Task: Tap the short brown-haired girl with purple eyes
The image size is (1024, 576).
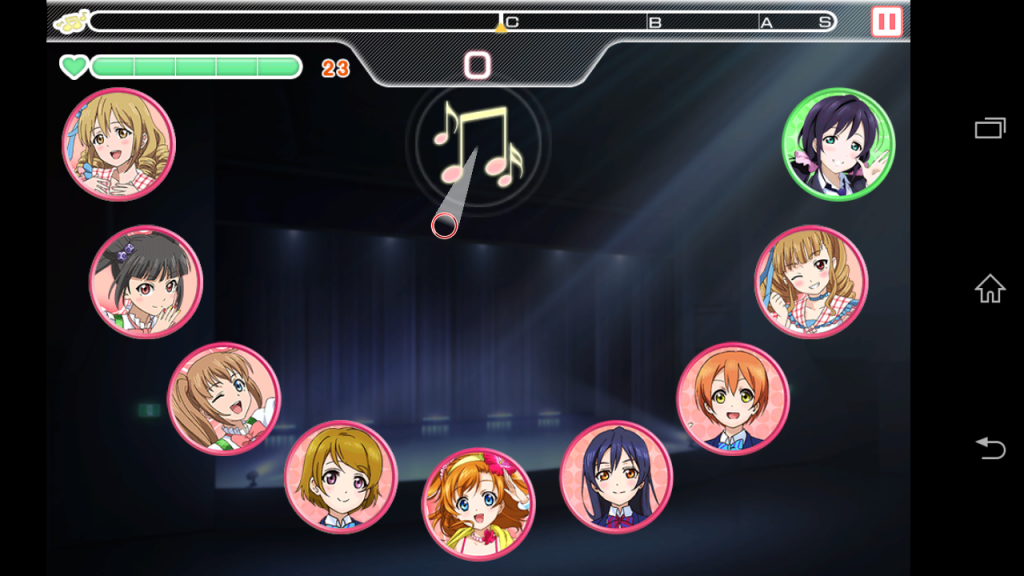Action: coord(341,476)
